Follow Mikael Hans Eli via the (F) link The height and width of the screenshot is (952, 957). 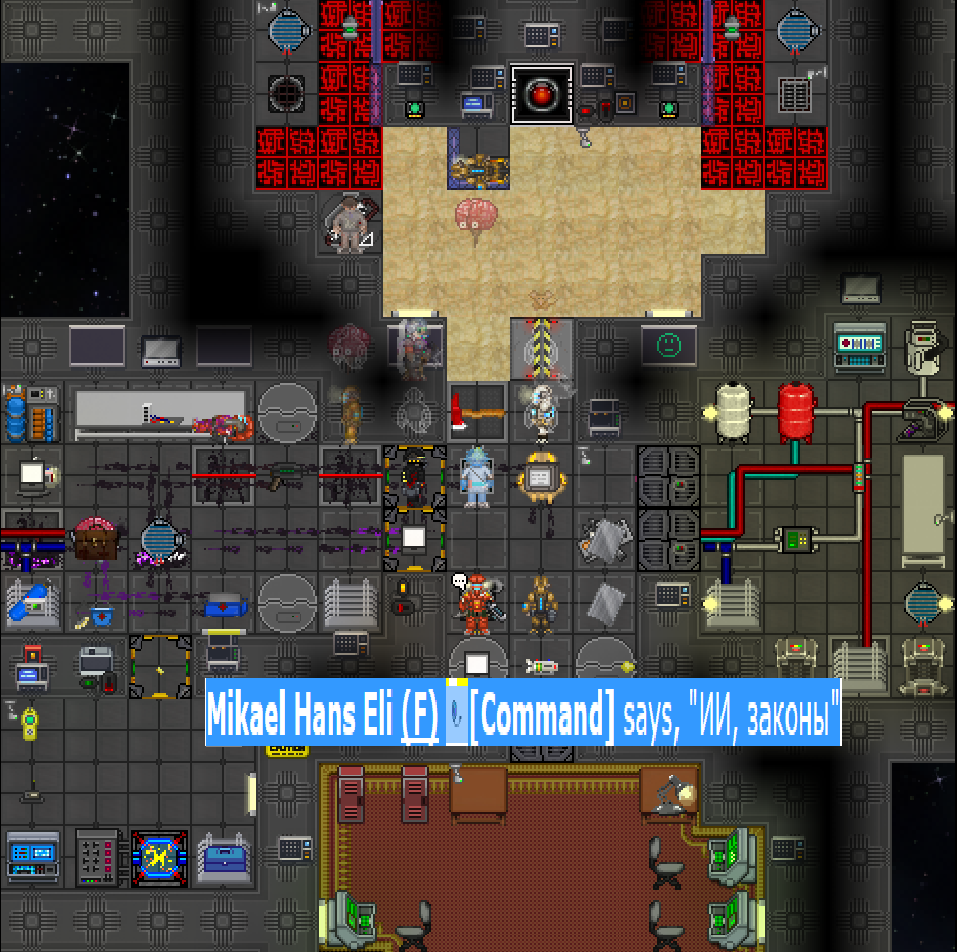[x=420, y=713]
